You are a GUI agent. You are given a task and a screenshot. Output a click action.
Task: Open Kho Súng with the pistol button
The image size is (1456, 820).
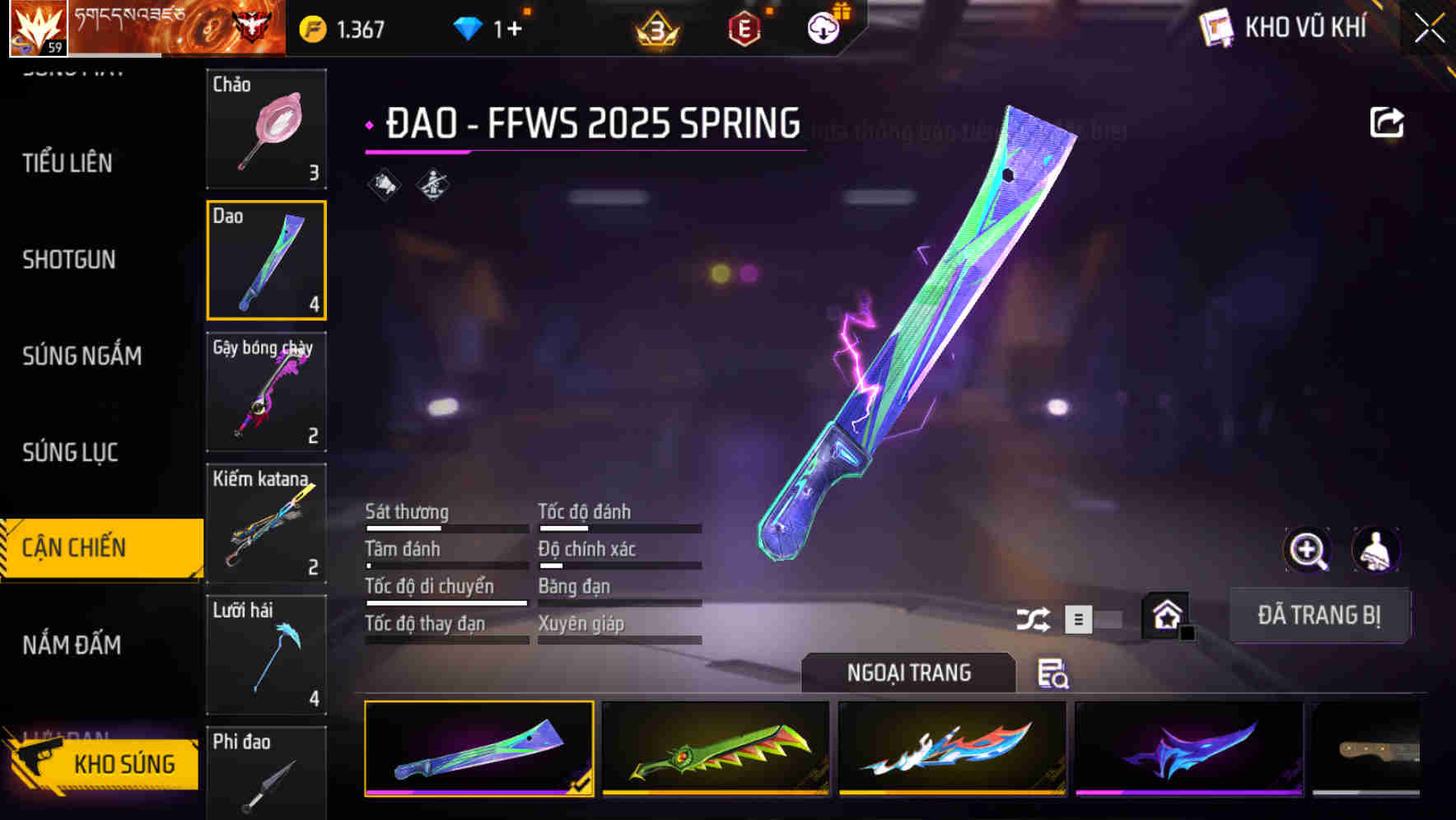107,764
